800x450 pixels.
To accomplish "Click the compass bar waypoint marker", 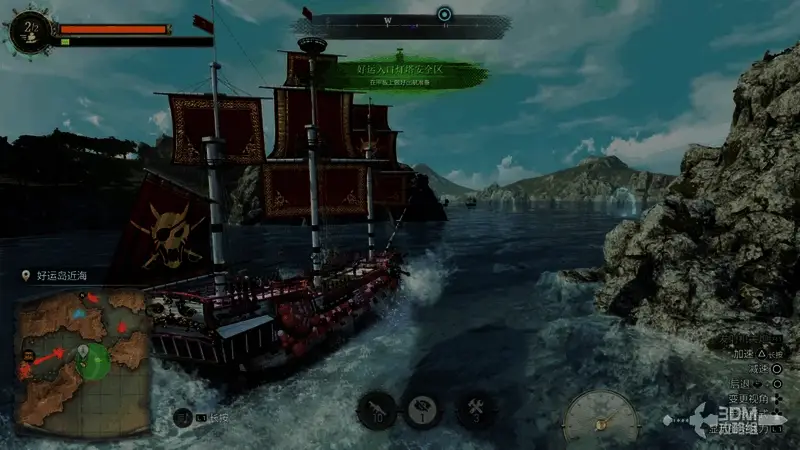I will pos(445,13).
